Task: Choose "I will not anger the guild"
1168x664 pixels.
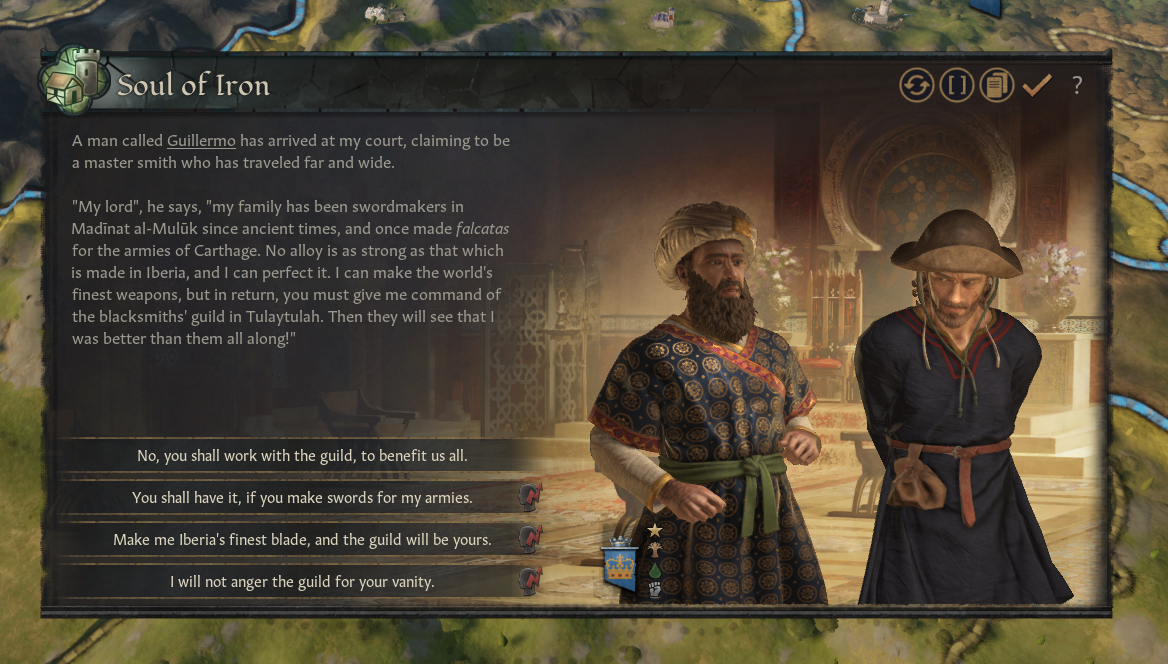Action: tap(302, 581)
